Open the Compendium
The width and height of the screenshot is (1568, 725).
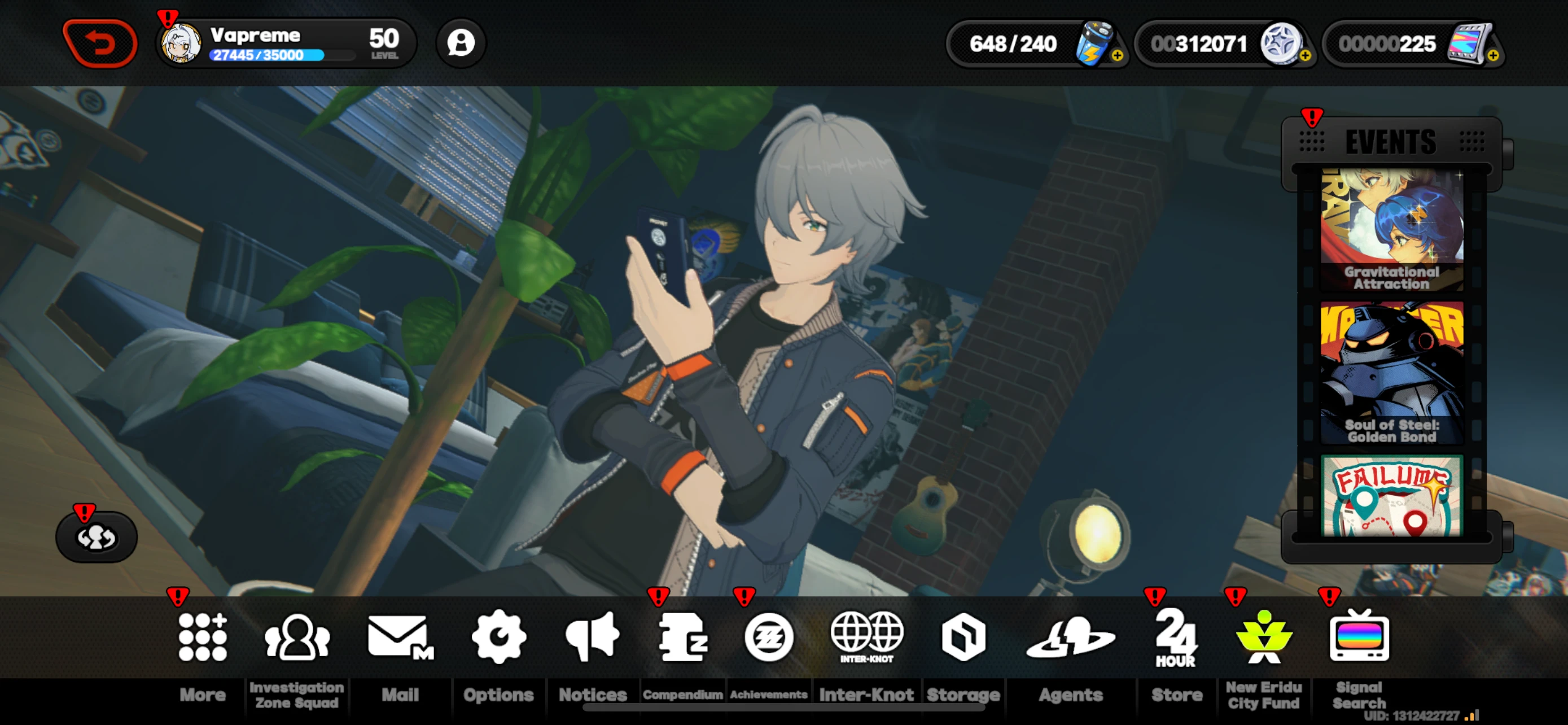[683, 637]
